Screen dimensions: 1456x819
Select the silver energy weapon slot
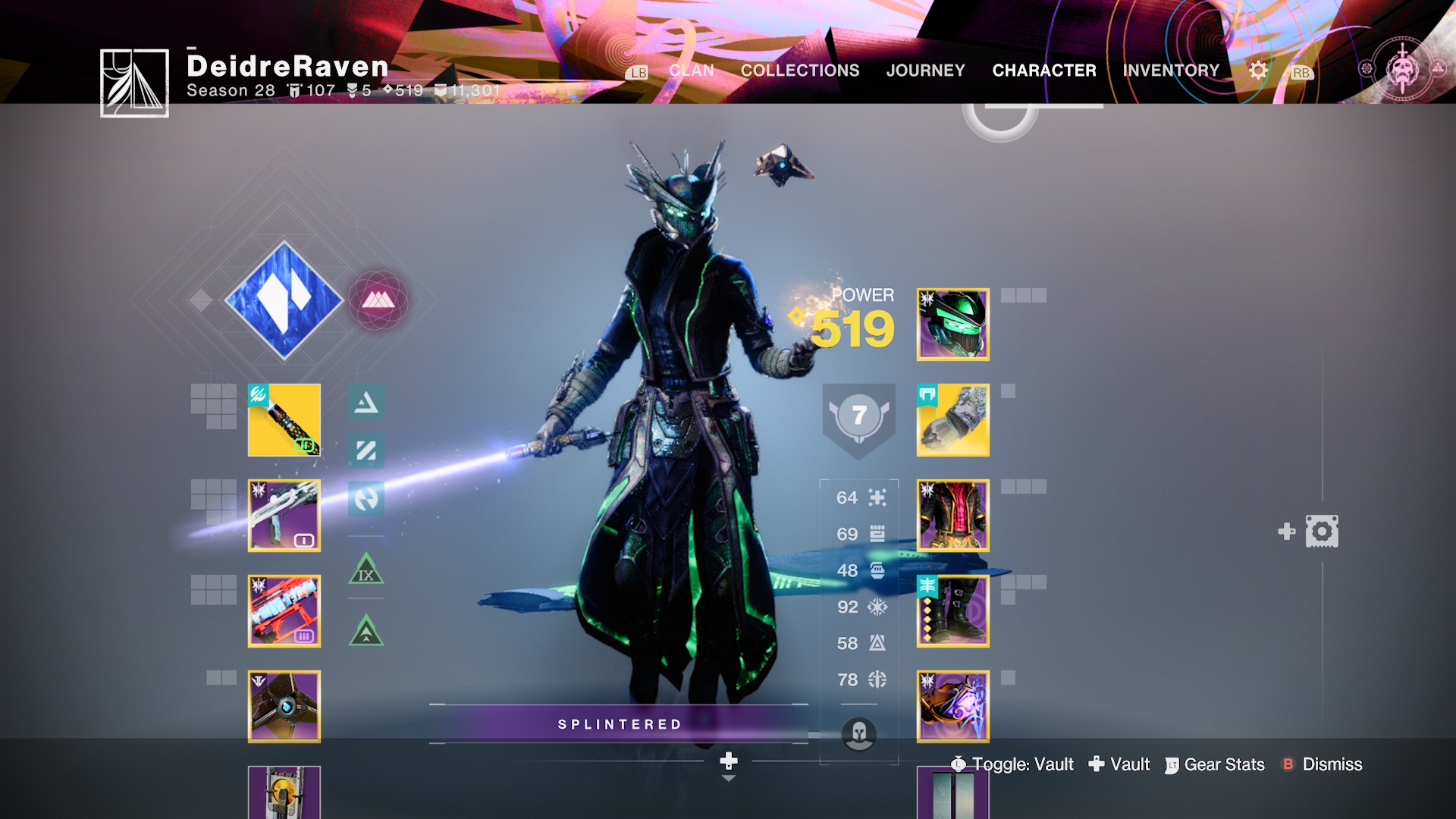coord(284,516)
